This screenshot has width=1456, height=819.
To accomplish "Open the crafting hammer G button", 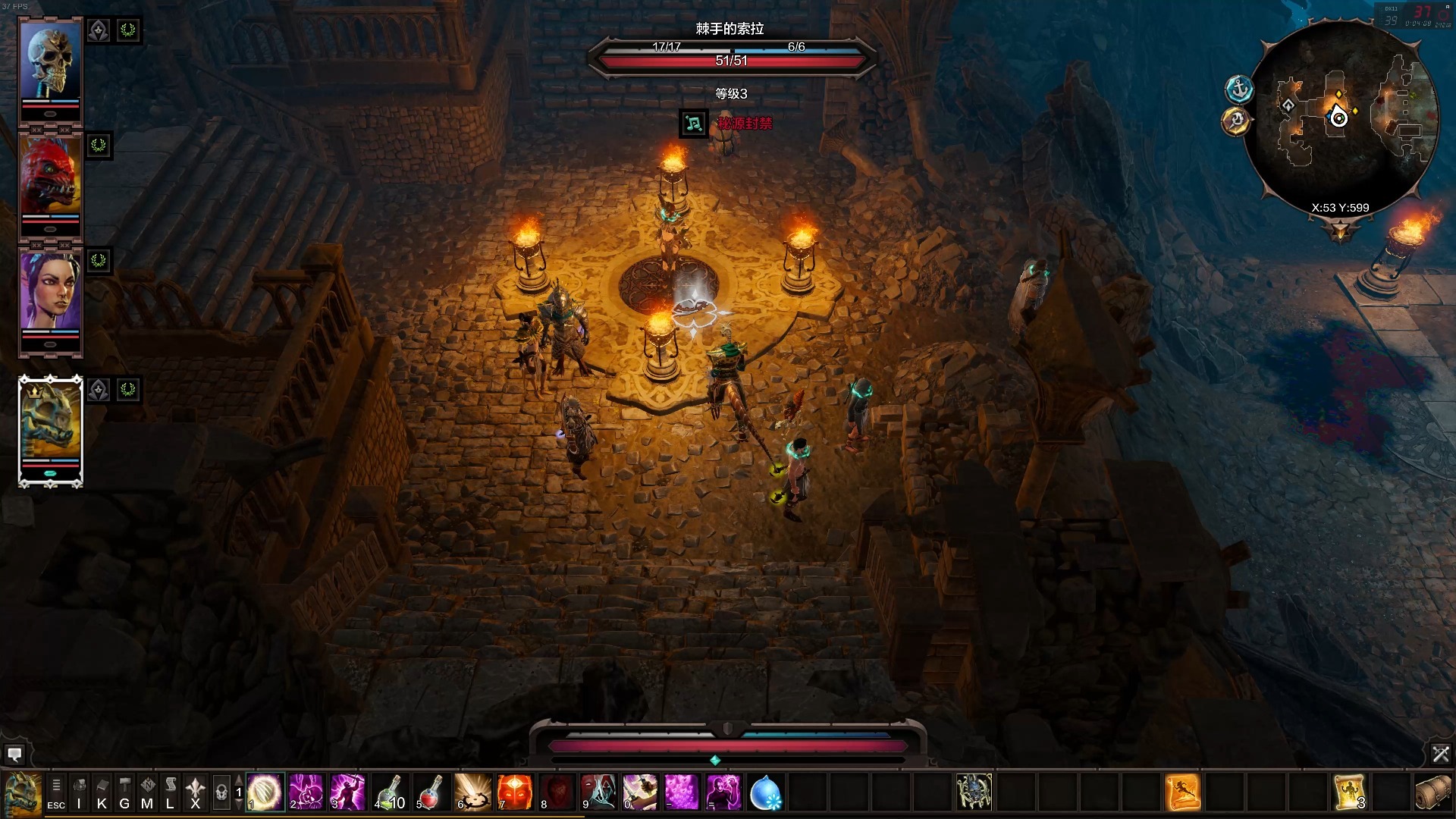I will pos(124,792).
